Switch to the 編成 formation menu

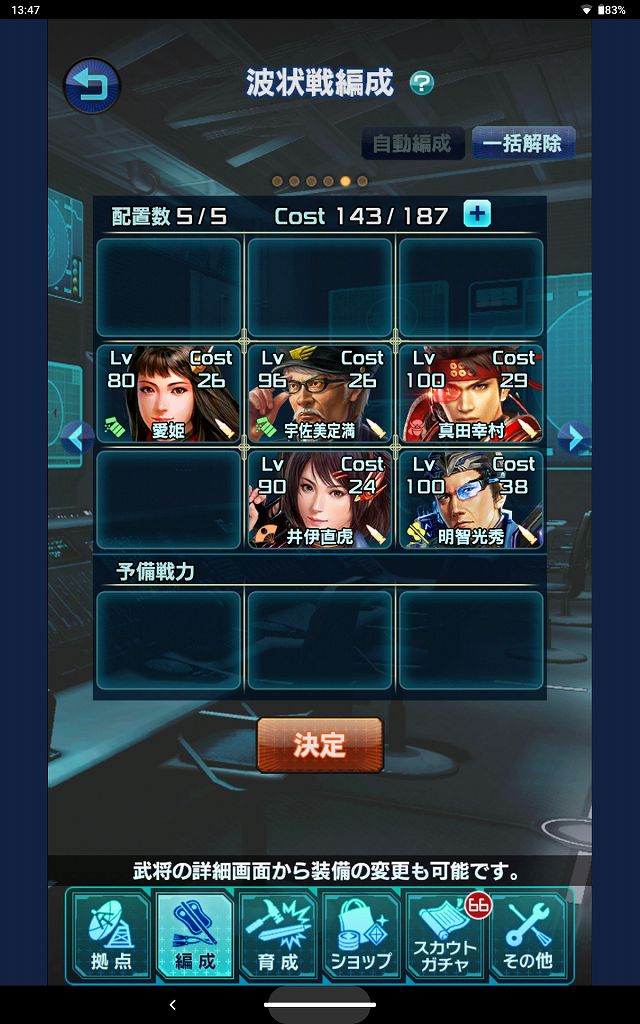pyautogui.click(x=194, y=935)
